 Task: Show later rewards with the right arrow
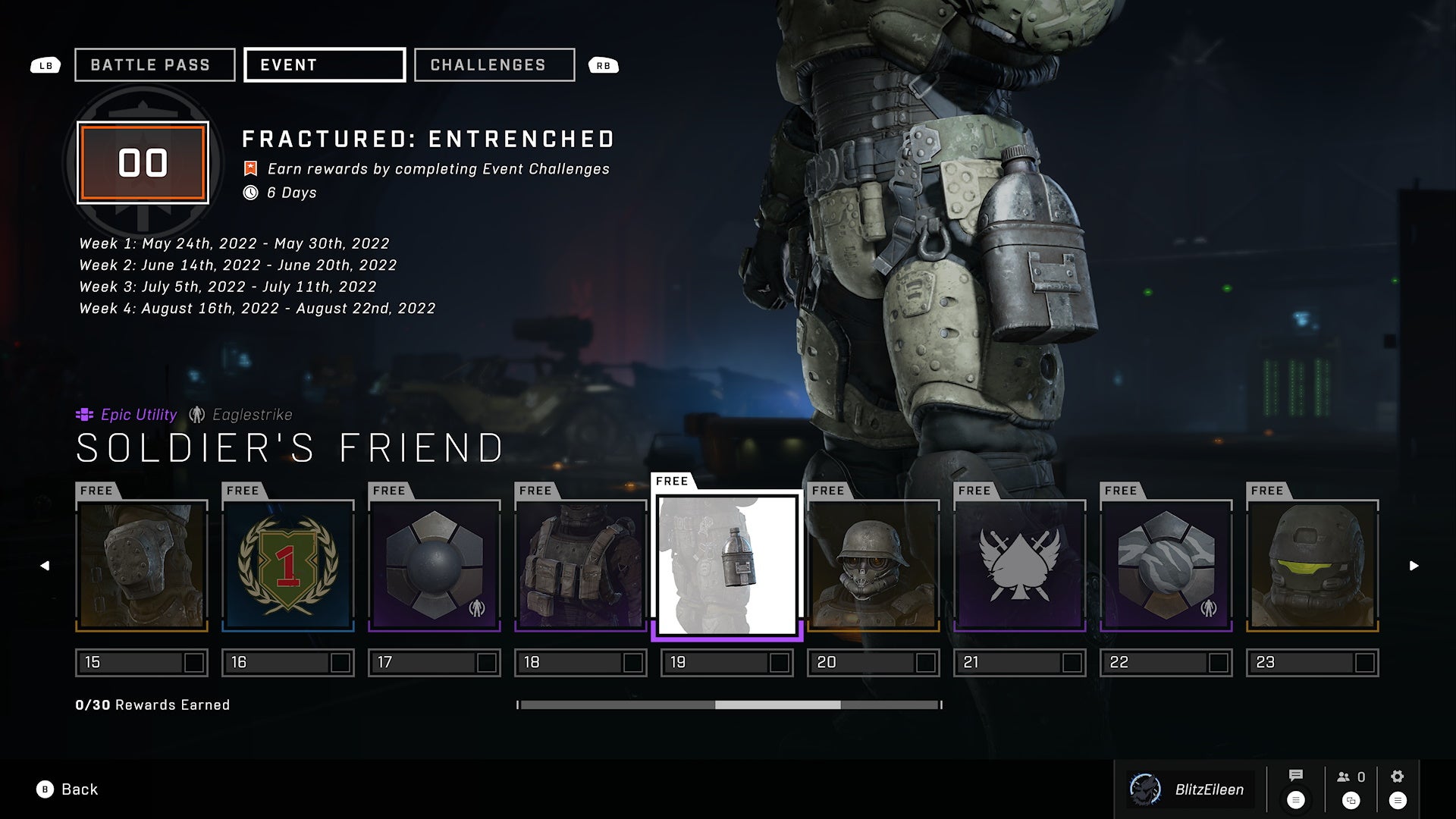tap(1414, 566)
